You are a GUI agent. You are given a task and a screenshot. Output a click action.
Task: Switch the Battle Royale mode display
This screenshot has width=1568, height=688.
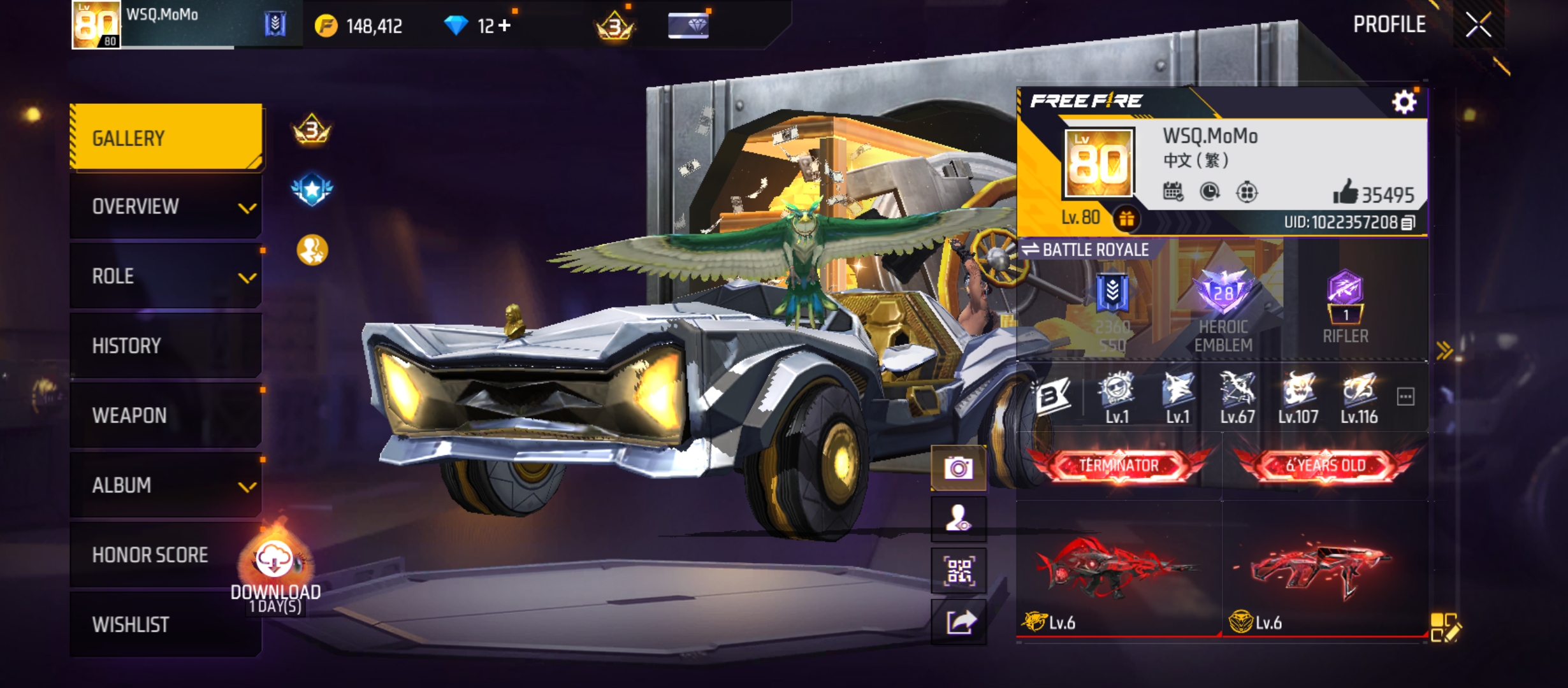click(x=1085, y=250)
